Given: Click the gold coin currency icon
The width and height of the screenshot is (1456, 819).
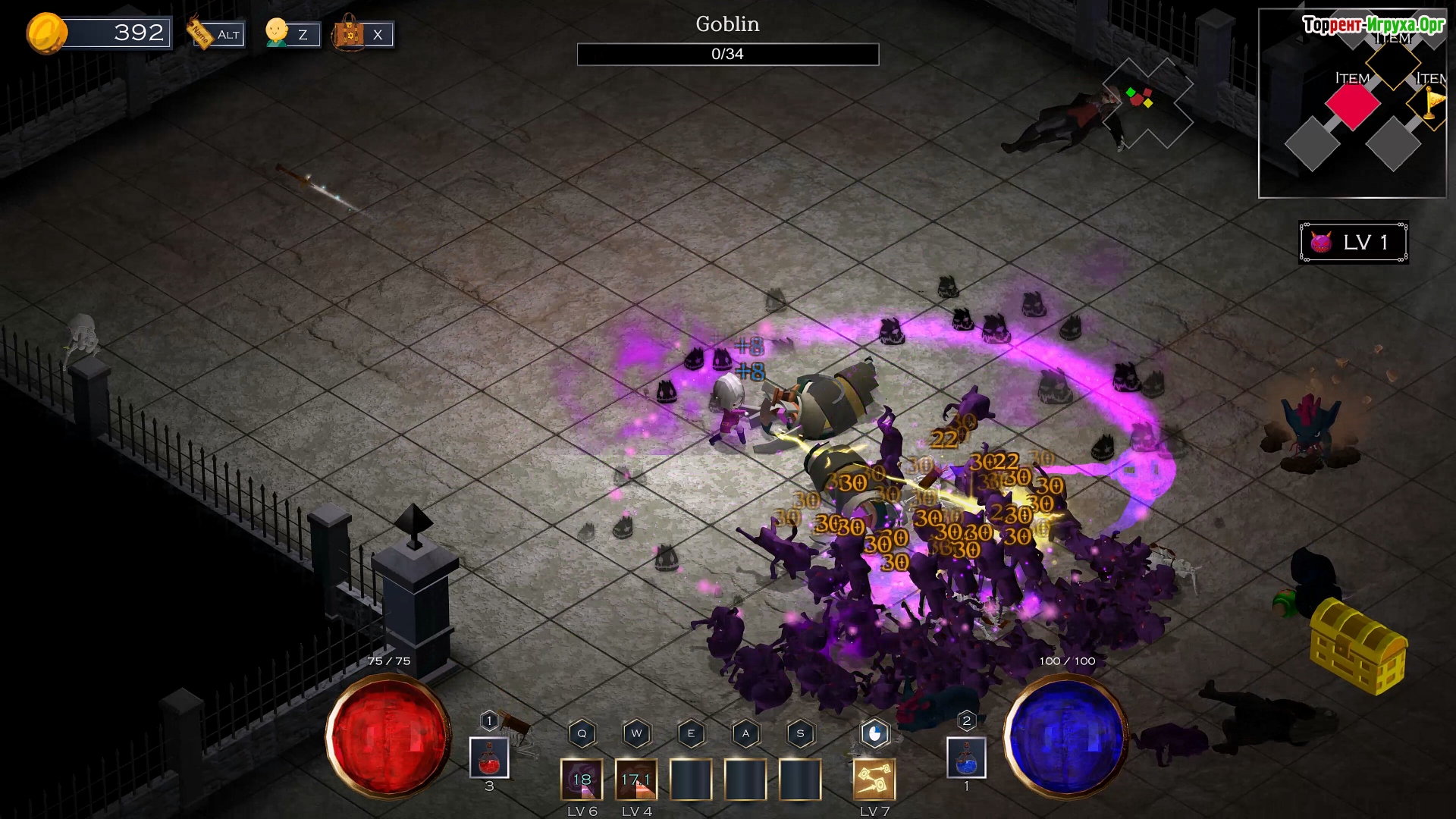Looking at the screenshot, I should tap(46, 33).
